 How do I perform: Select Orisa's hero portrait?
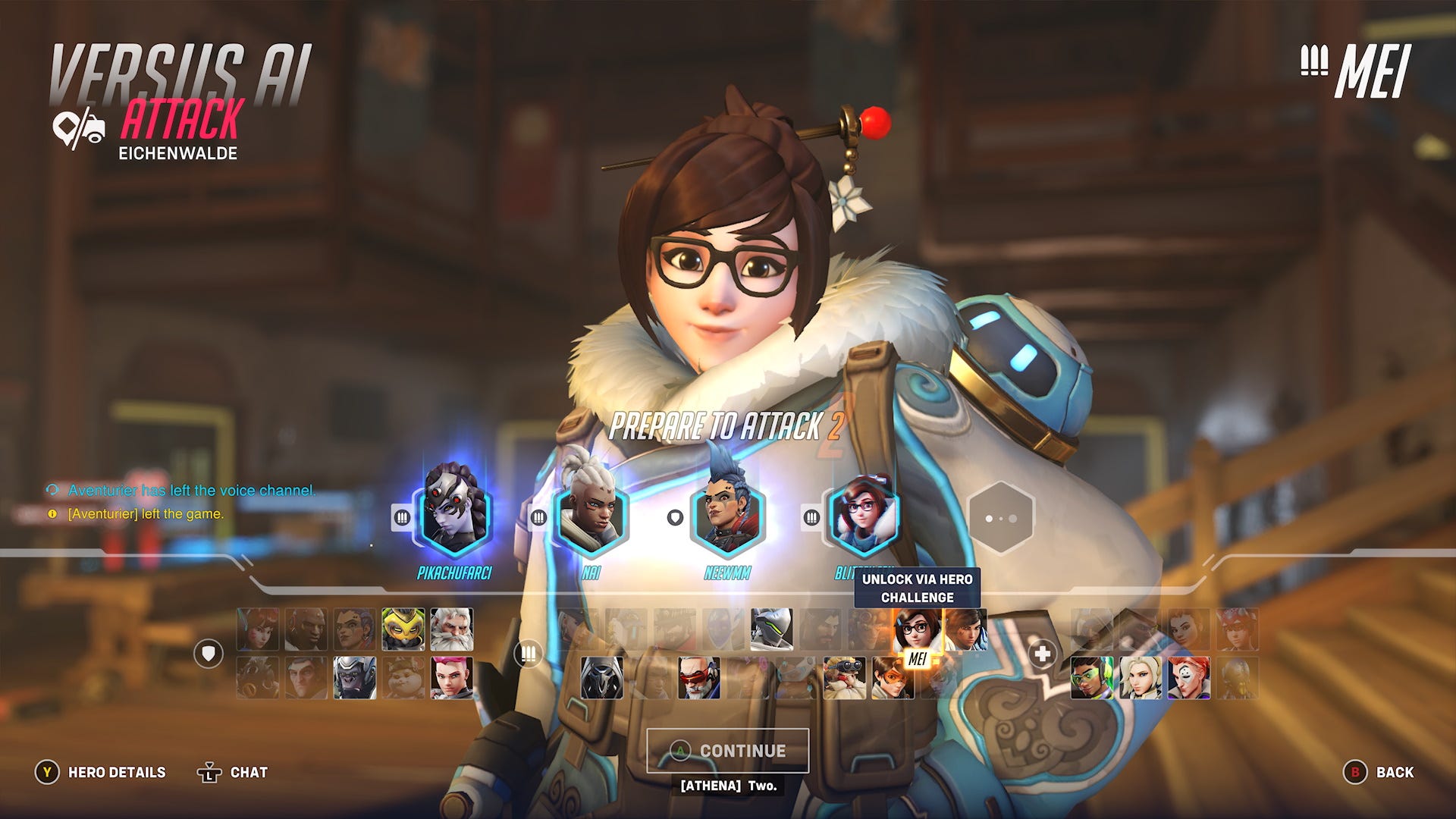click(x=404, y=629)
